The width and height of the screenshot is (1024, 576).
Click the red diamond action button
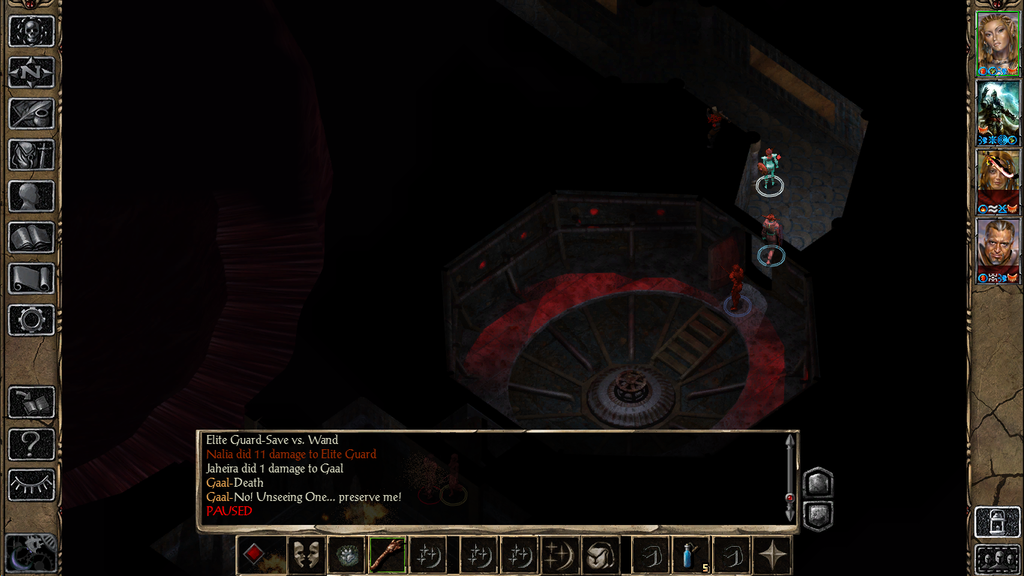(255, 555)
